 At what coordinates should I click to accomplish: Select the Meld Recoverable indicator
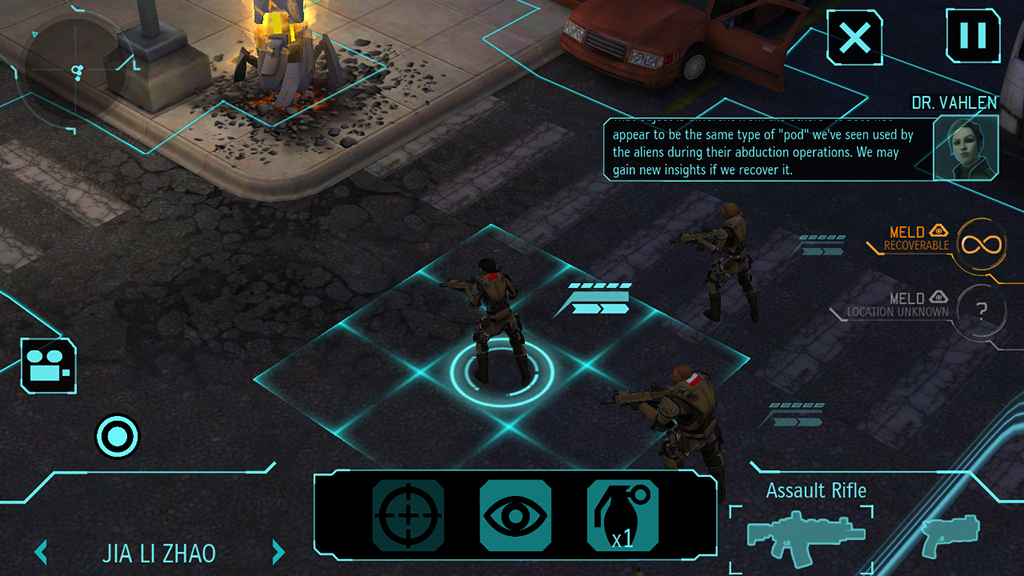[981, 243]
